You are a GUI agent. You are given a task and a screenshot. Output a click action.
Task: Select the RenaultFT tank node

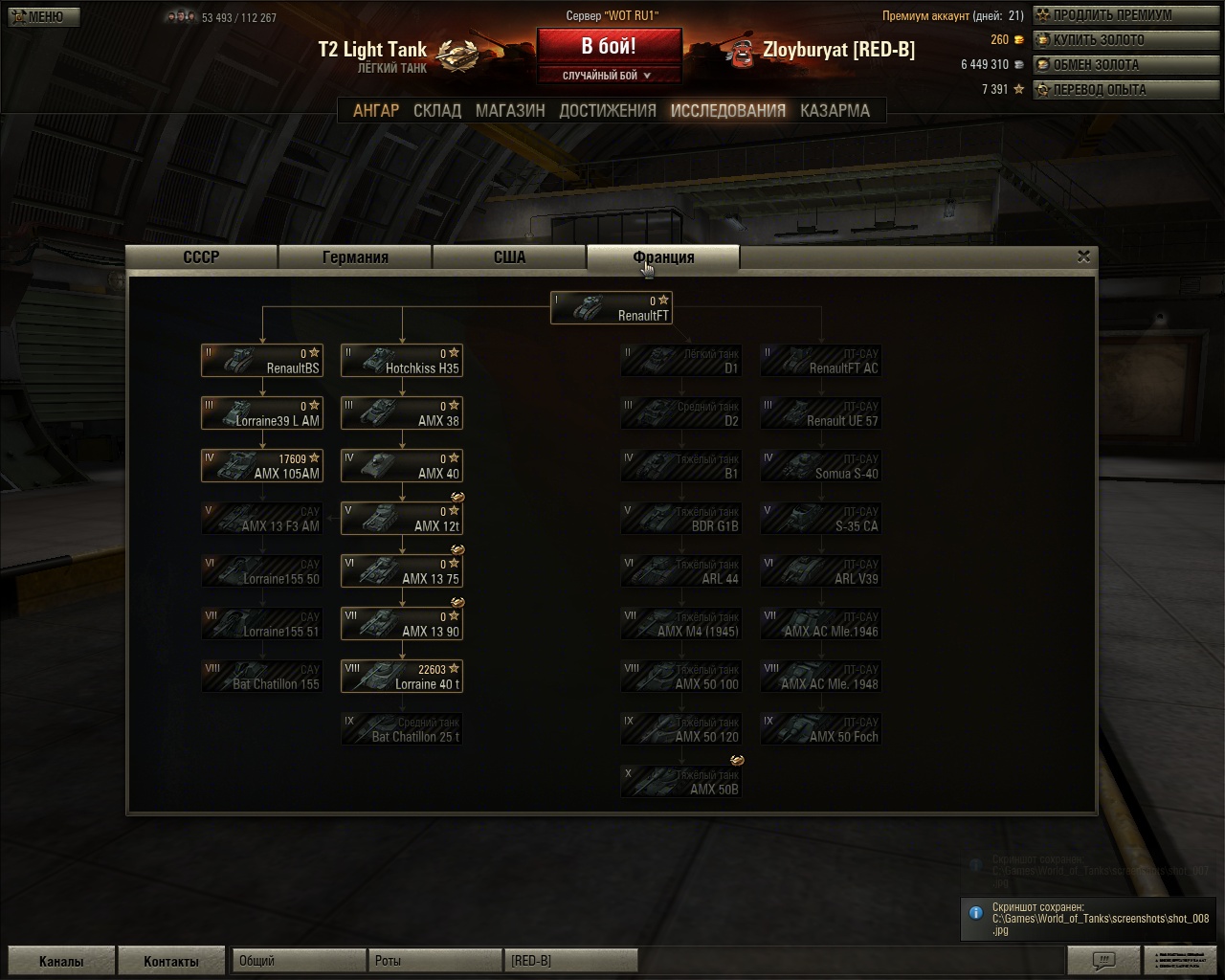(x=612, y=308)
